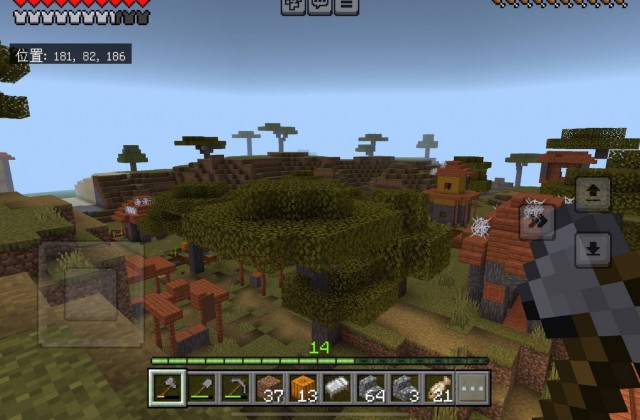
Task: Open the chat speech-bubble button
Action: [320, 6]
